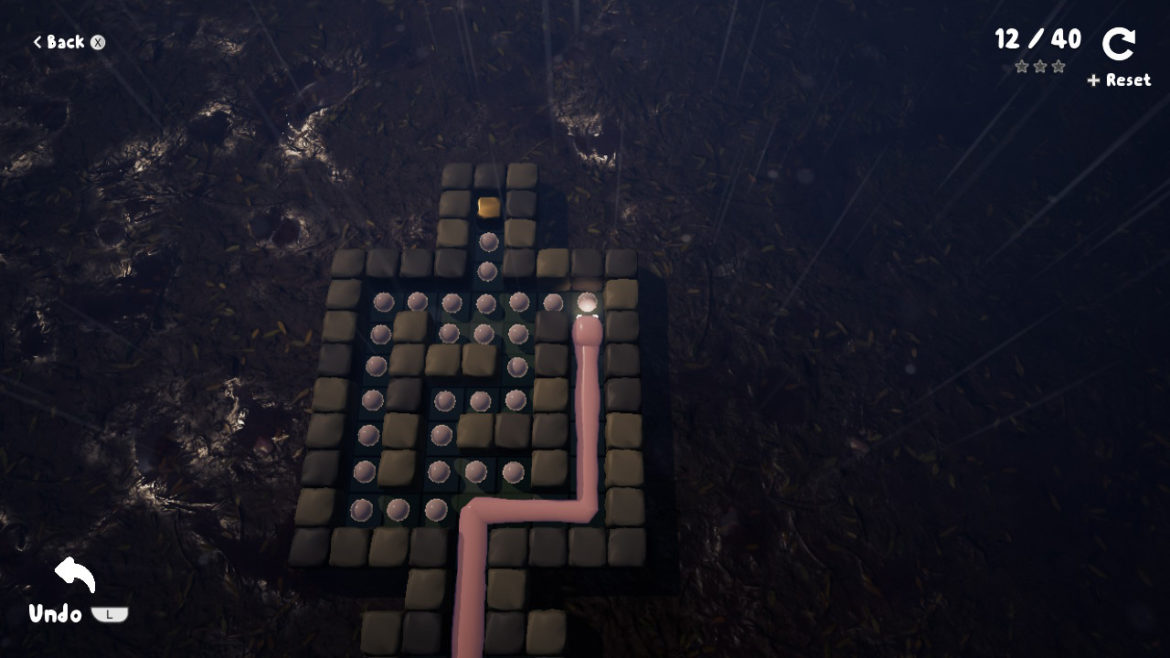Reset the level with the circular arrow
The width and height of the screenshot is (1170, 658).
click(x=1119, y=45)
